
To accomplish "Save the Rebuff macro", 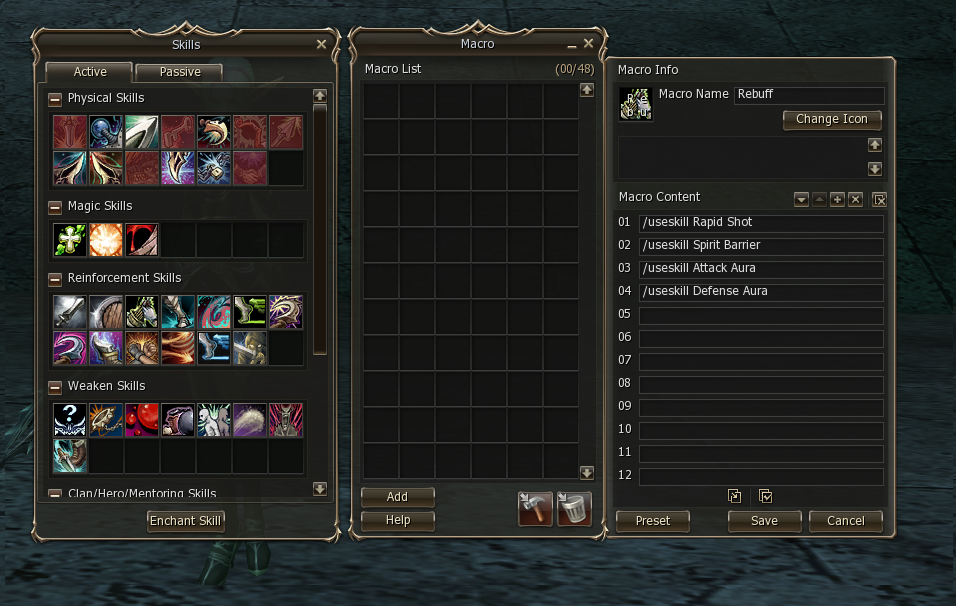I will [x=764, y=520].
